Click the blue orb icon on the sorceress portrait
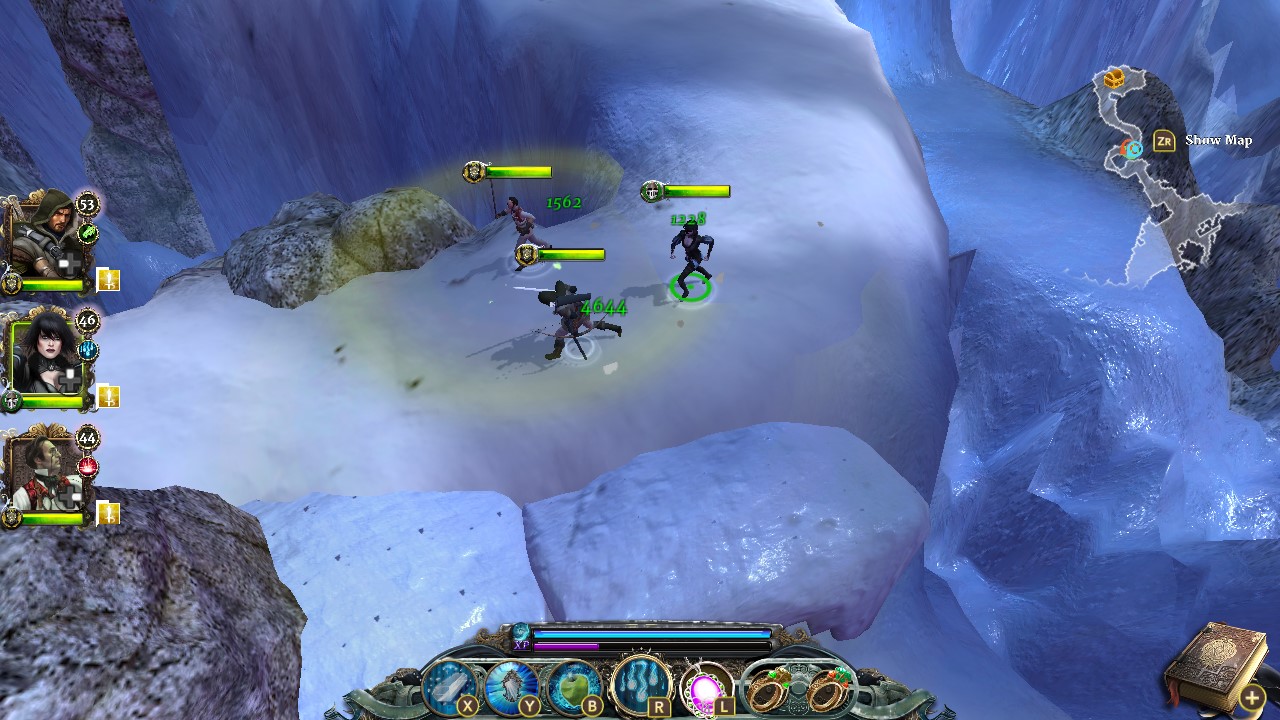Screen dimensions: 1280x720 pos(89,350)
